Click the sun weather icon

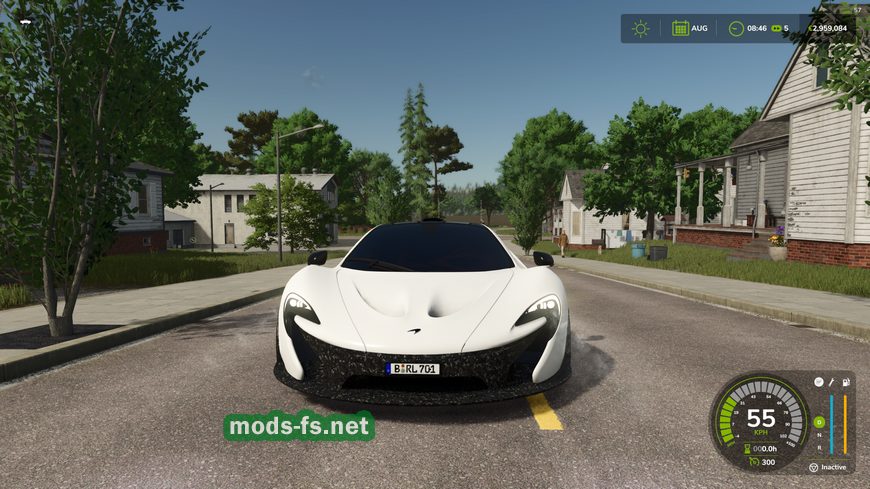pyautogui.click(x=640, y=28)
